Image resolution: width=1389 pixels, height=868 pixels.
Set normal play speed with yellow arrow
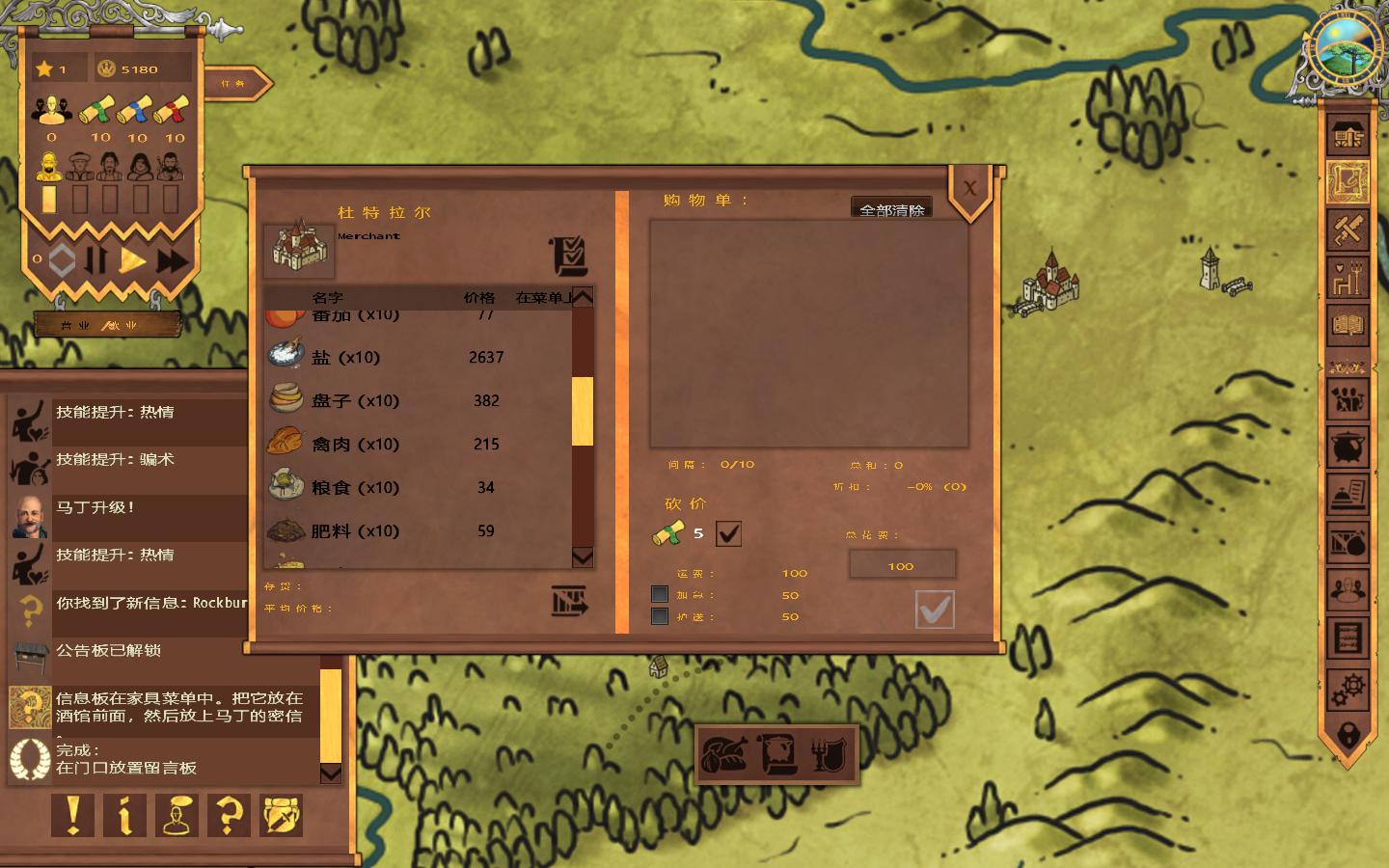133,260
